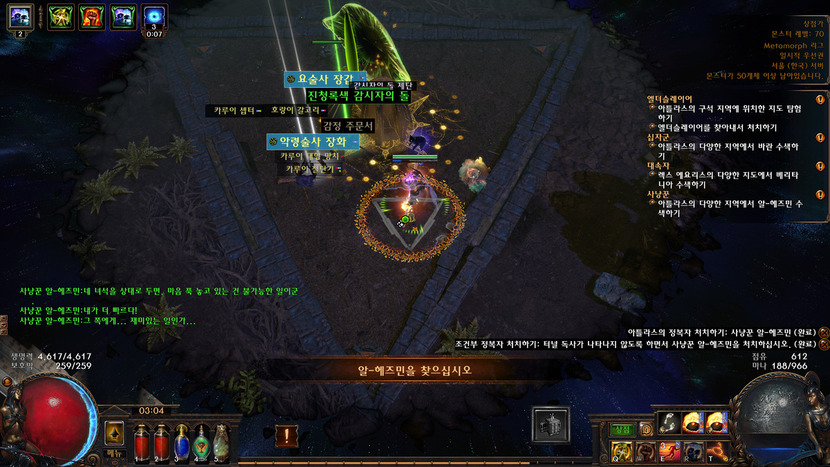Pick up the 진청록색 감시자의 돌 label
Screen dimensions: 830x467
358,95
